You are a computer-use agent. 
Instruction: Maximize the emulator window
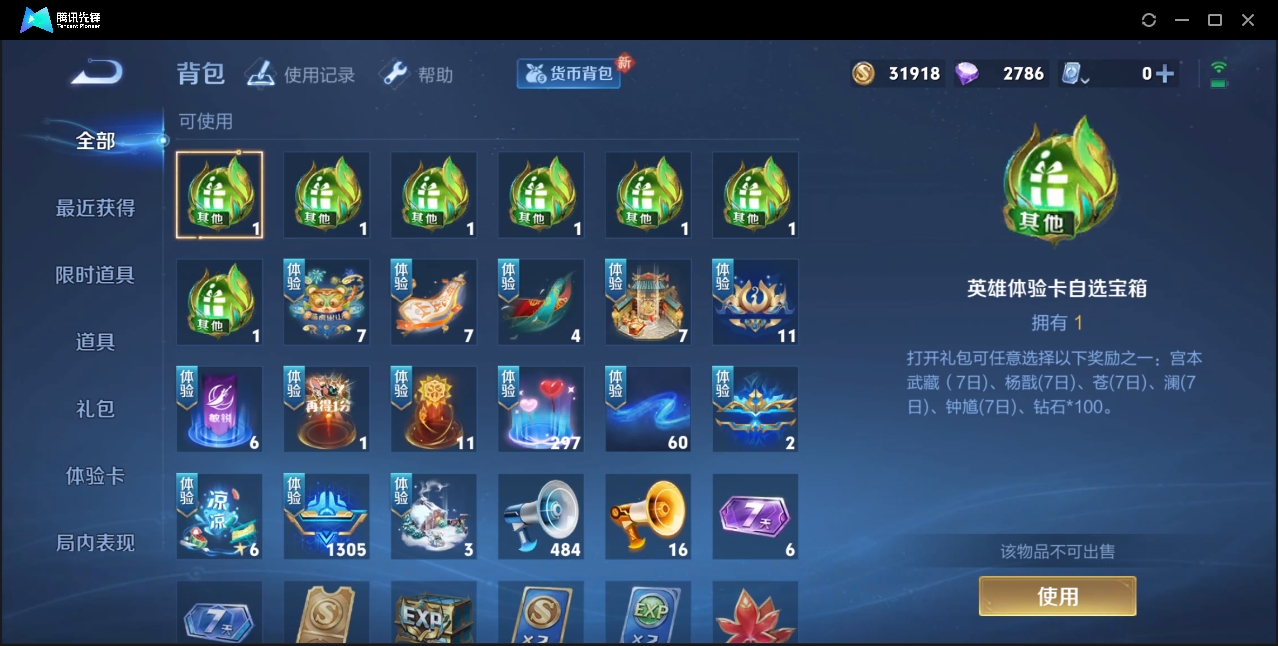pos(1215,20)
